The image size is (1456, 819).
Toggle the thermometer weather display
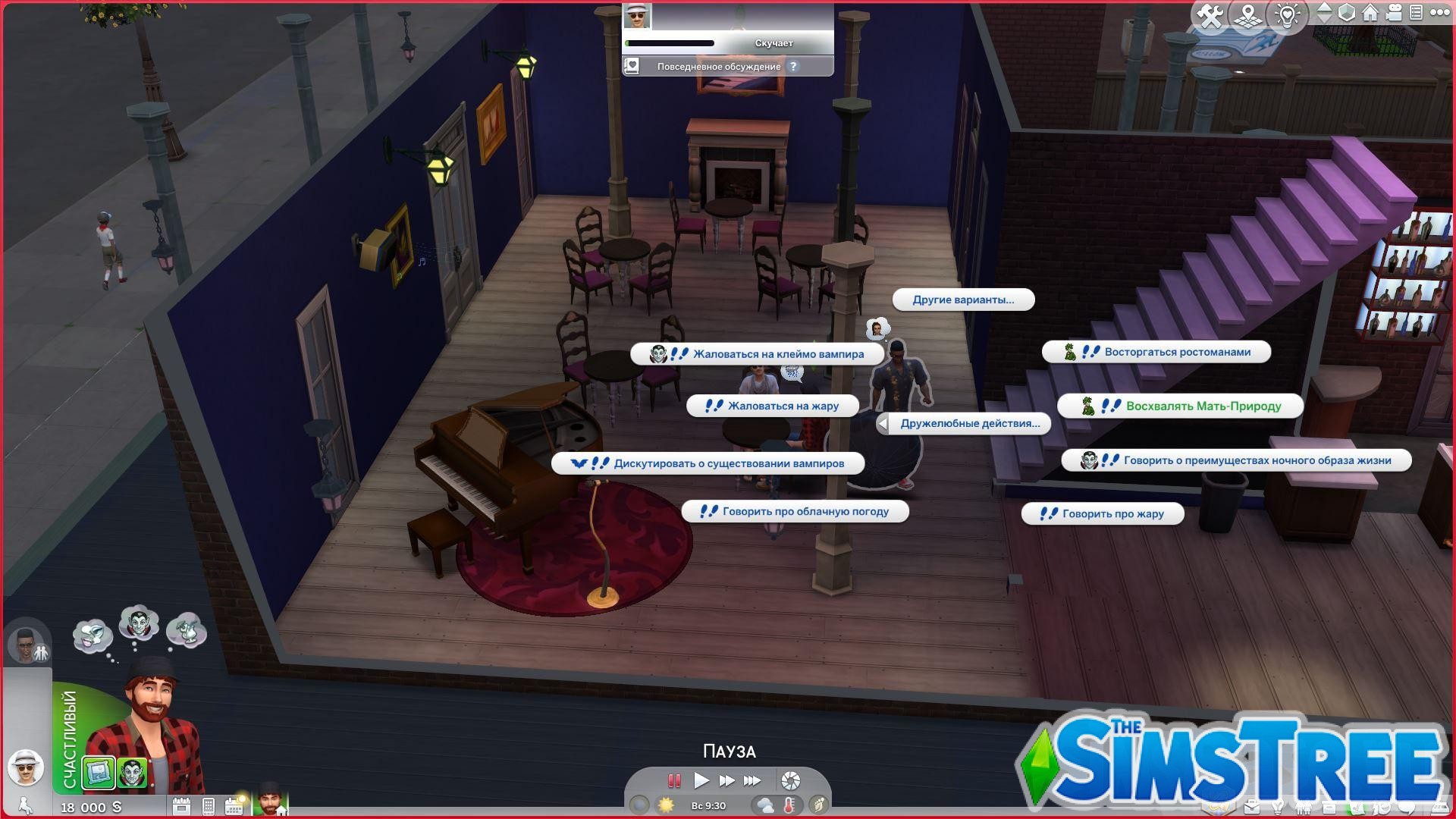[x=789, y=805]
